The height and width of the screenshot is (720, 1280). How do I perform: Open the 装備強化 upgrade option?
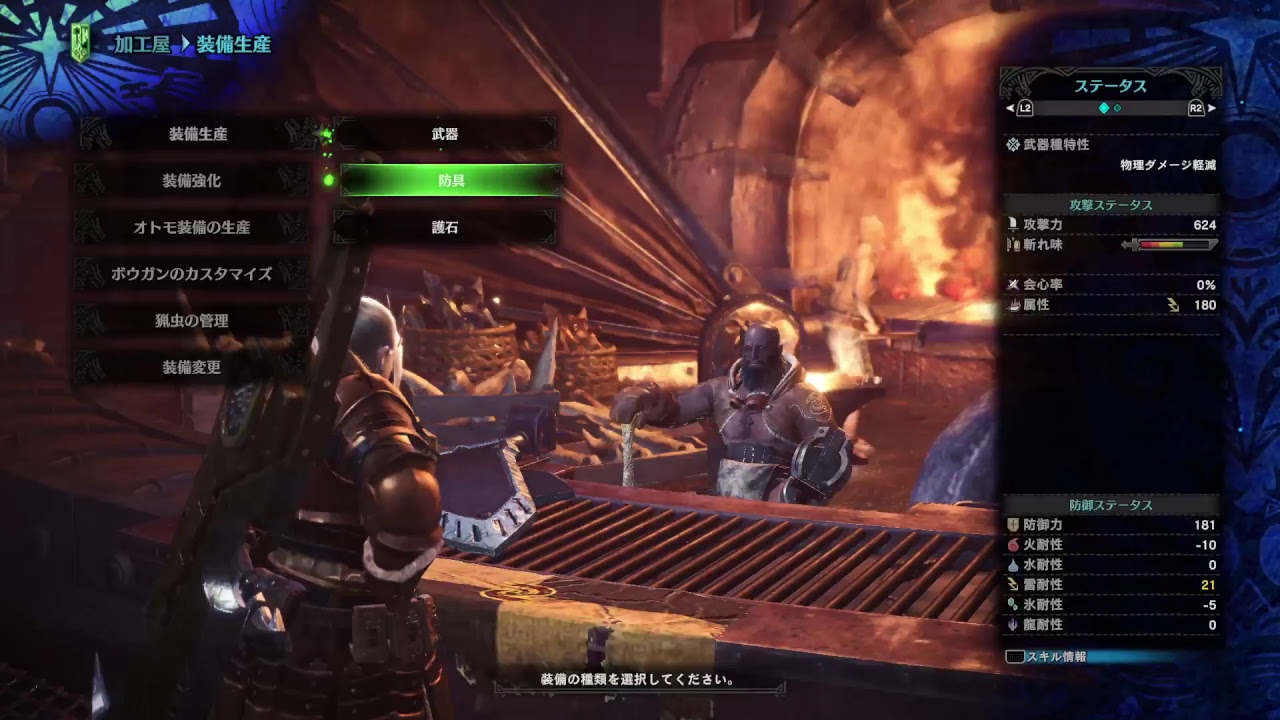coord(191,181)
